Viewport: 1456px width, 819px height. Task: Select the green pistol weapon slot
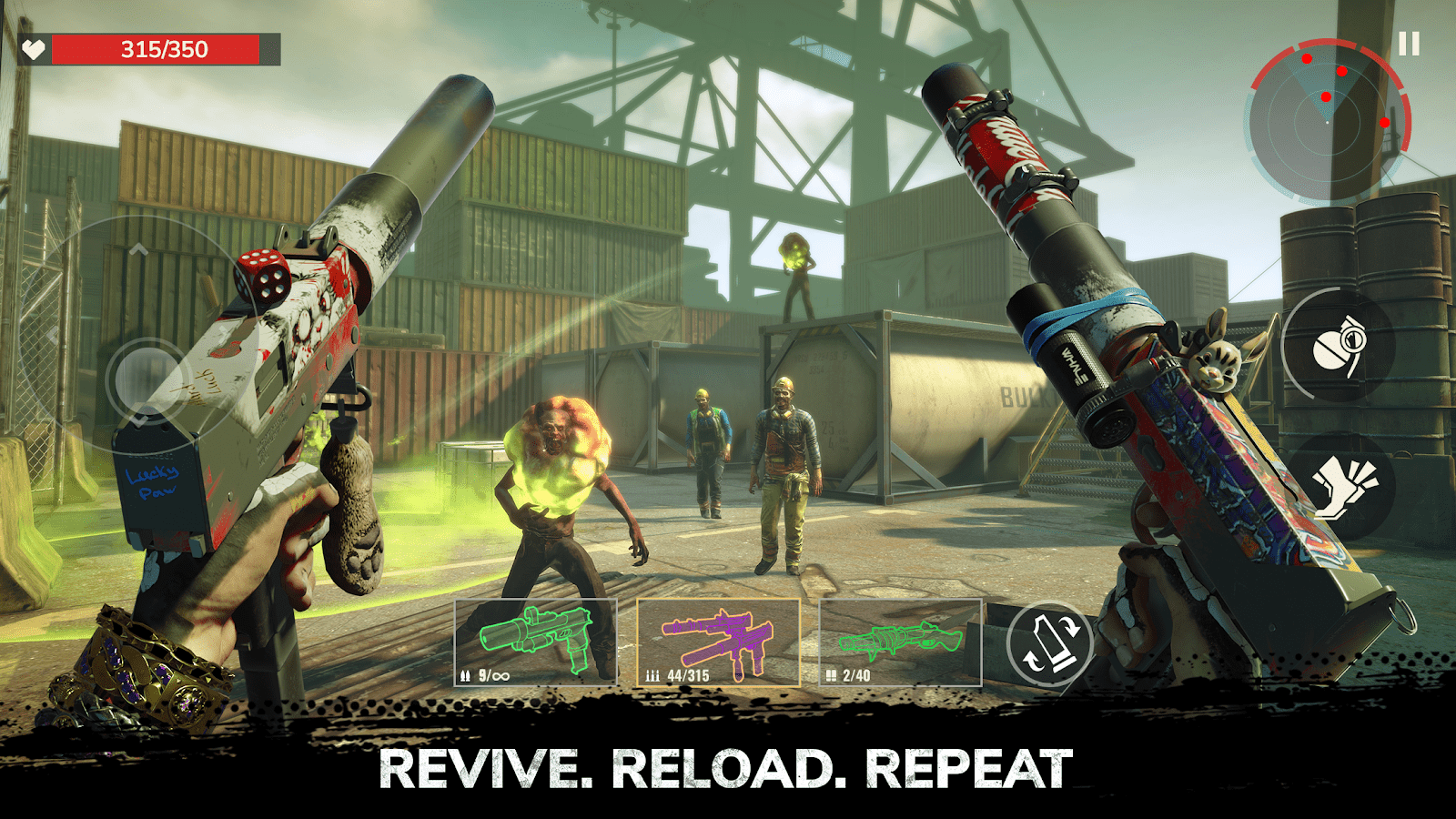point(535,642)
